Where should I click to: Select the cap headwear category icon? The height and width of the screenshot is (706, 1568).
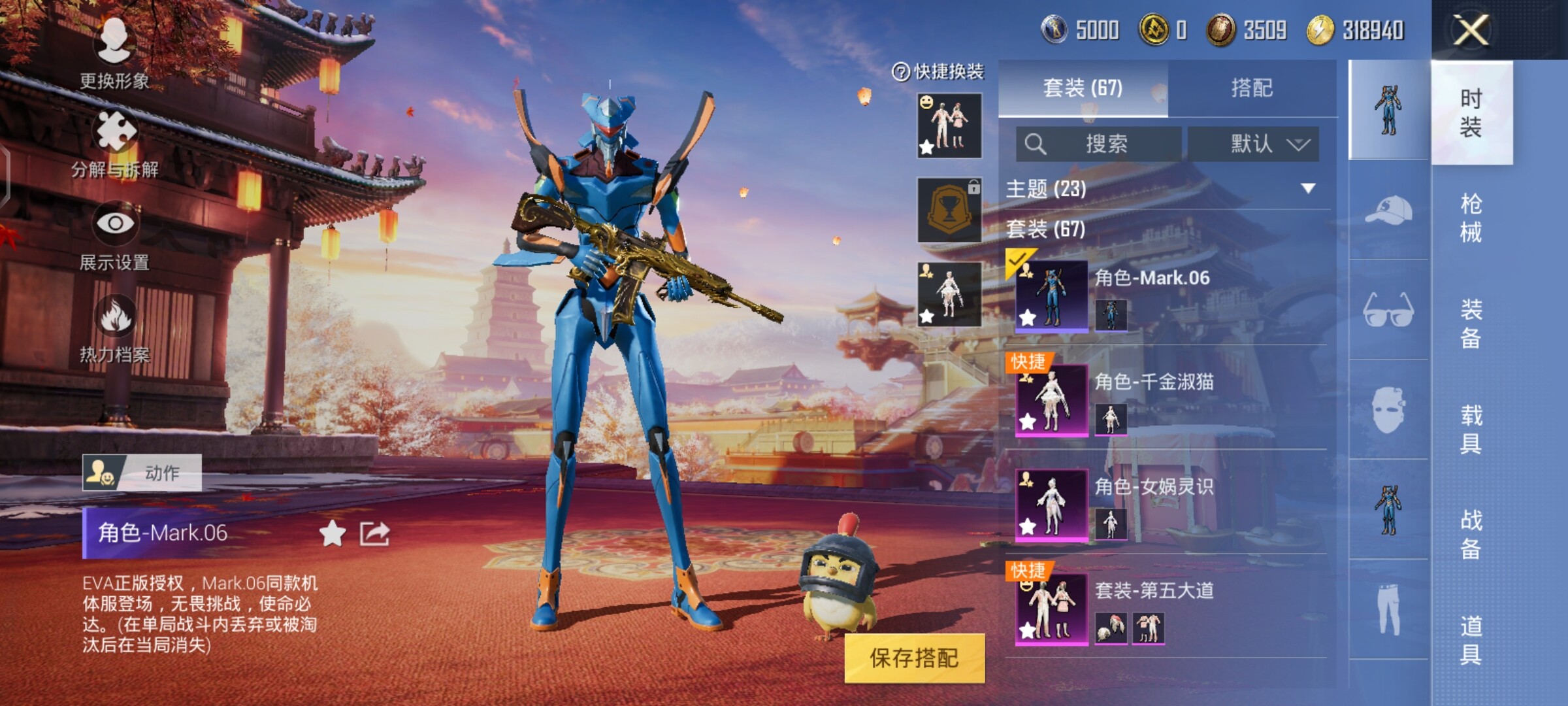[x=1388, y=210]
